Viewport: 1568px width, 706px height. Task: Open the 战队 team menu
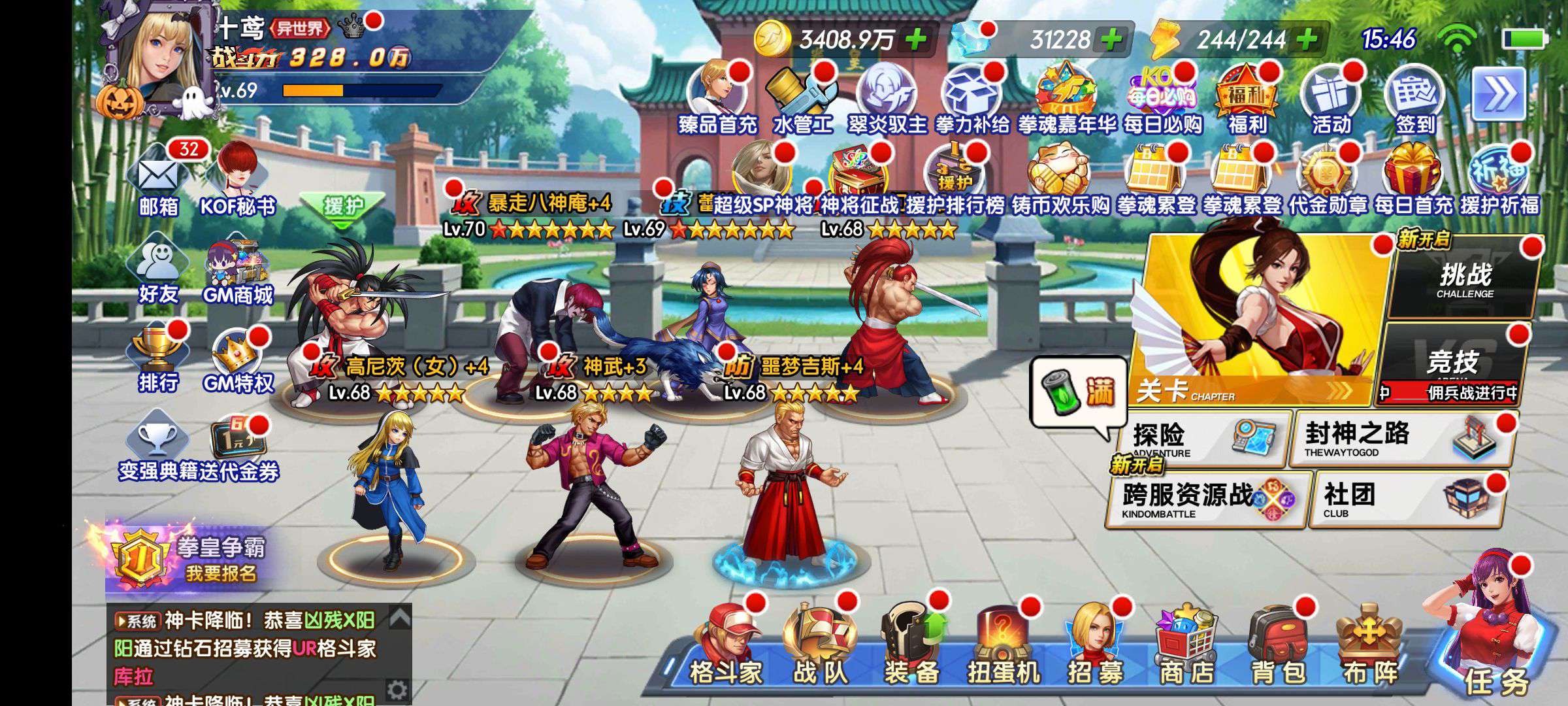pyautogui.click(x=820, y=647)
